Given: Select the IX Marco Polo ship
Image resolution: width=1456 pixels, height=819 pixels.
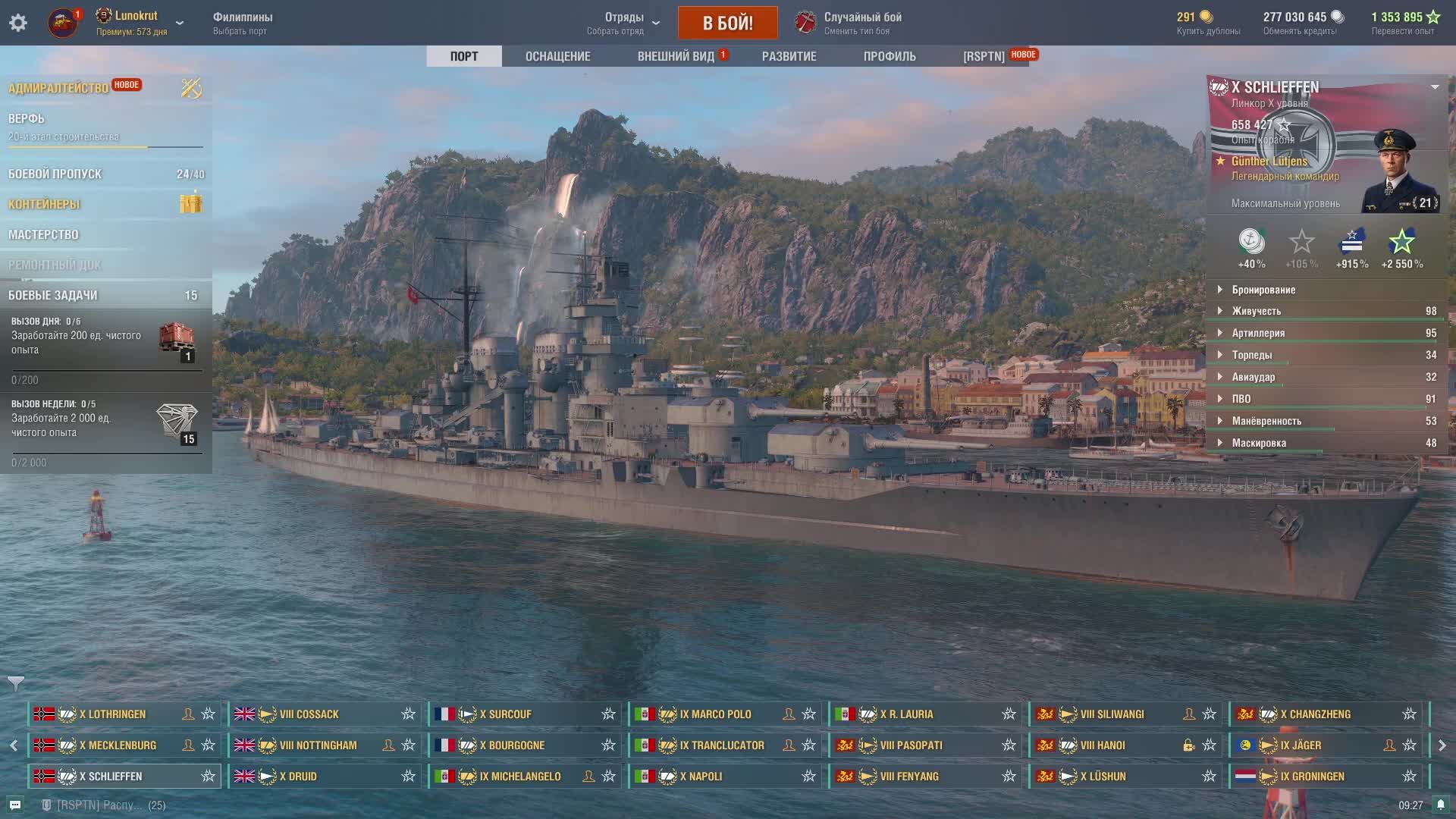Looking at the screenshot, I should [x=715, y=714].
